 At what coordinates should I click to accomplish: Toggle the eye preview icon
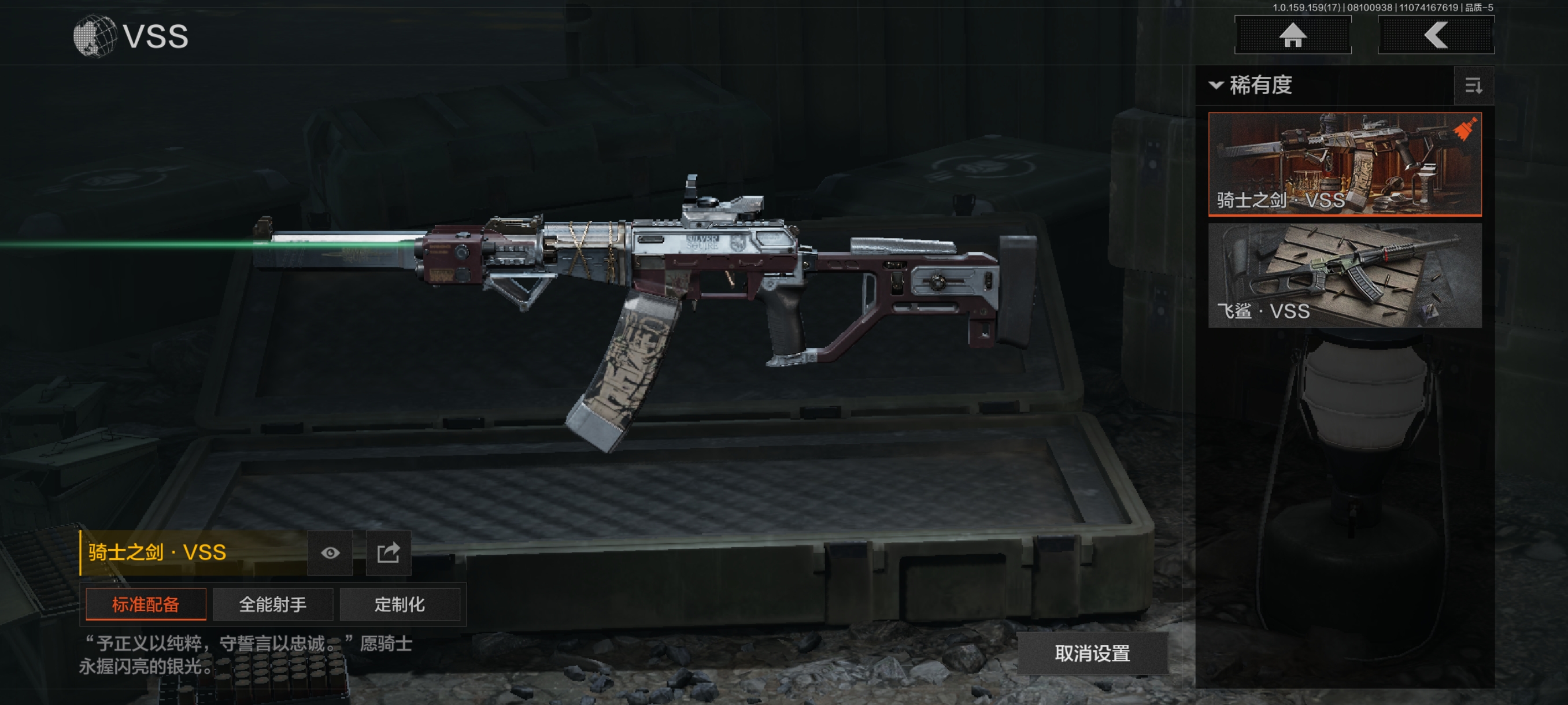(330, 552)
